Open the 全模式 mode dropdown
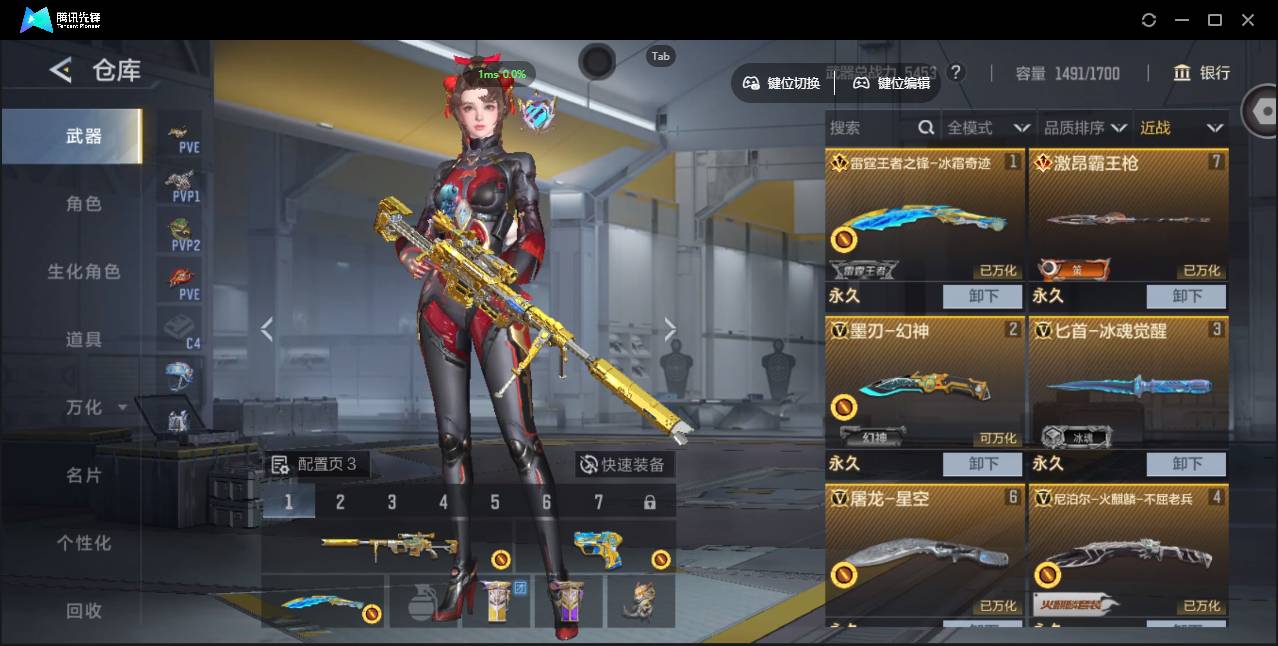Viewport: 1278px width, 646px height. (987, 128)
